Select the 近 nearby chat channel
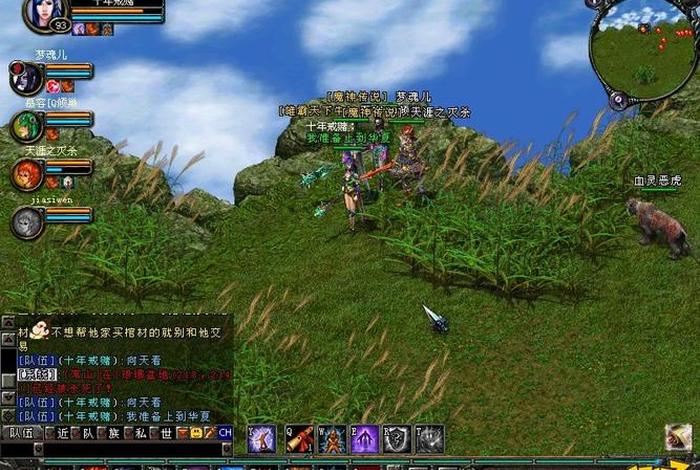The width and height of the screenshot is (700, 470). (62, 433)
